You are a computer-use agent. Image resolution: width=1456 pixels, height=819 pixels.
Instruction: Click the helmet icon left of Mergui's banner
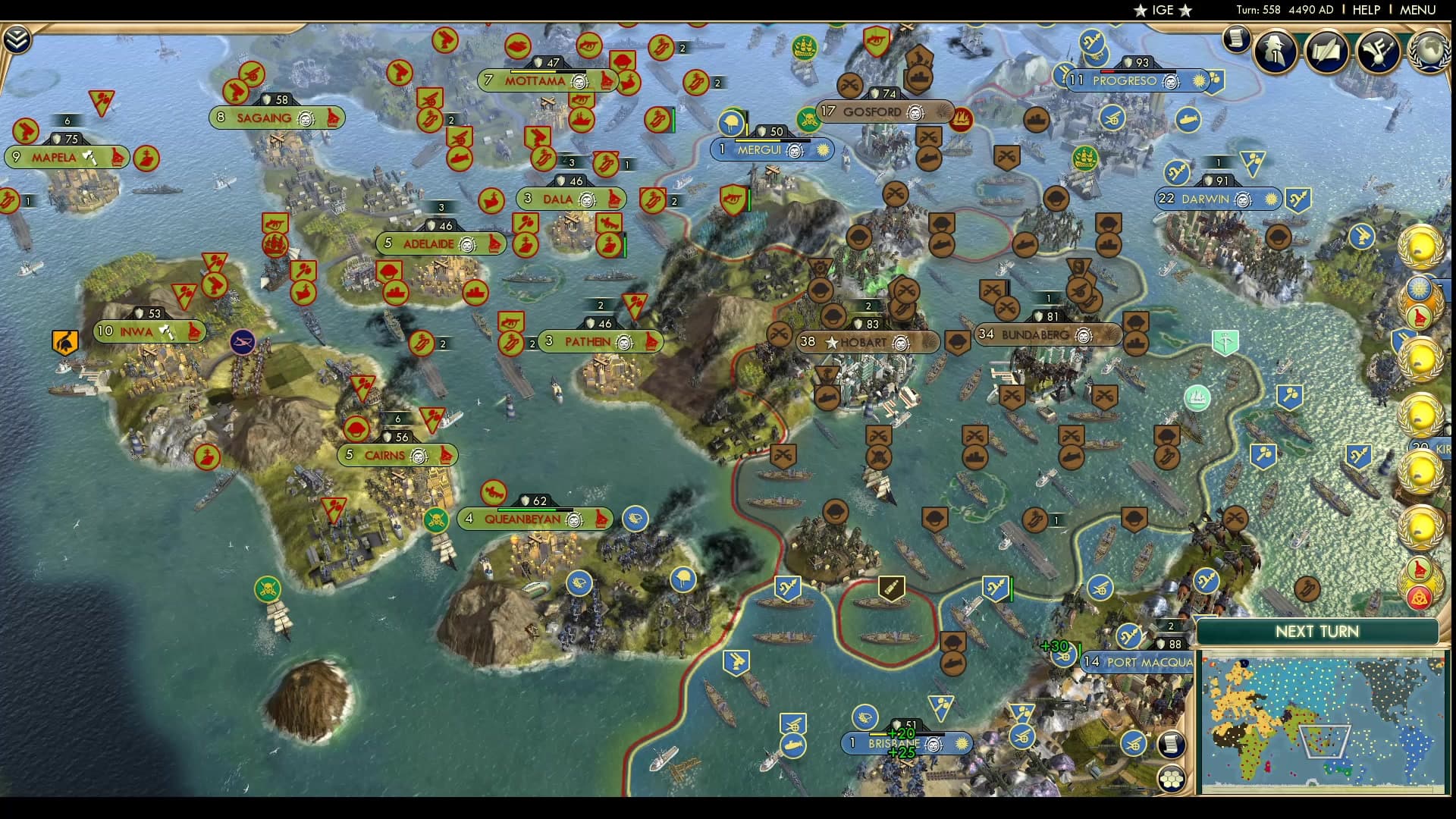coord(730,124)
